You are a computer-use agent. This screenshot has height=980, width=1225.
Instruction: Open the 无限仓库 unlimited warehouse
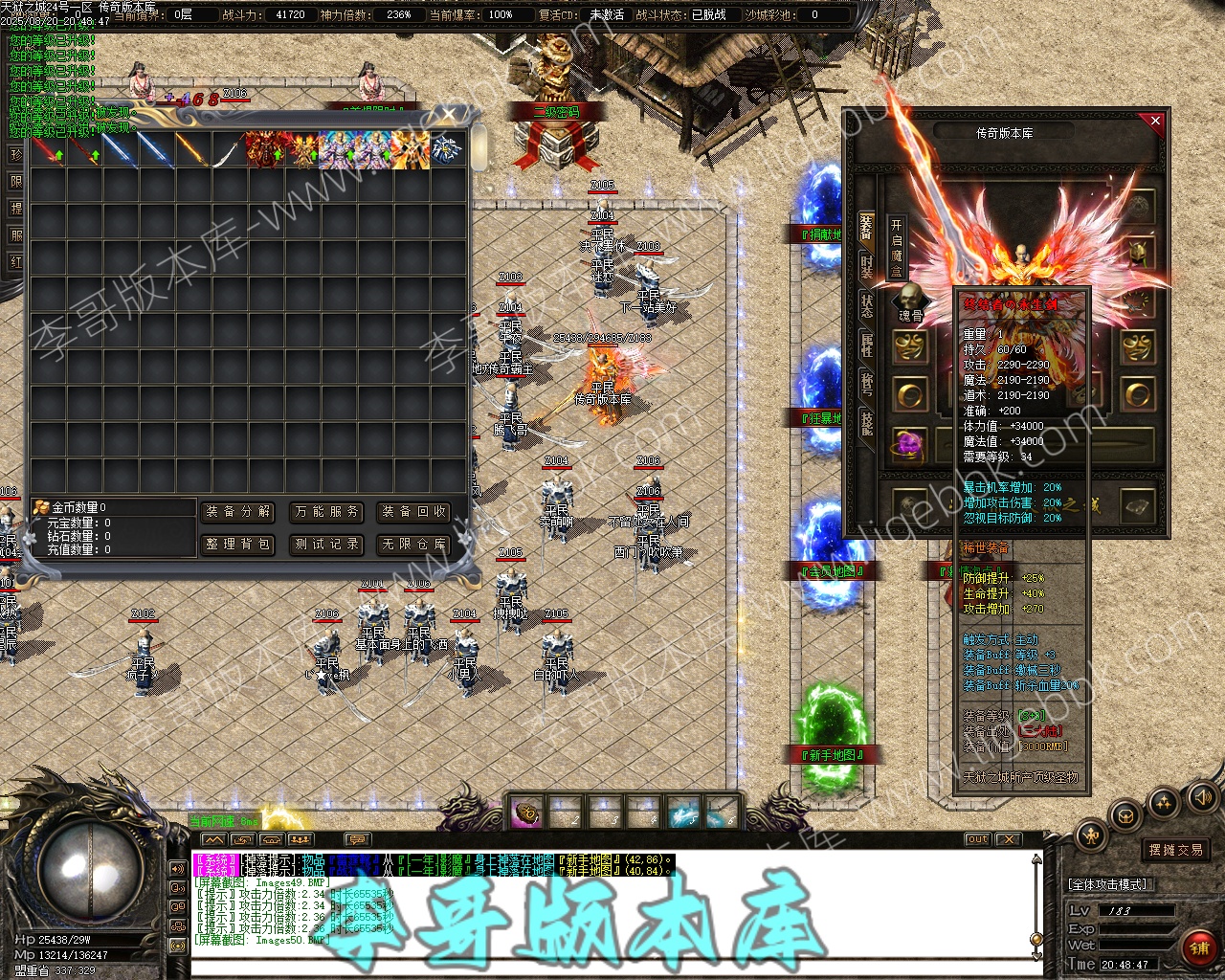[x=414, y=545]
